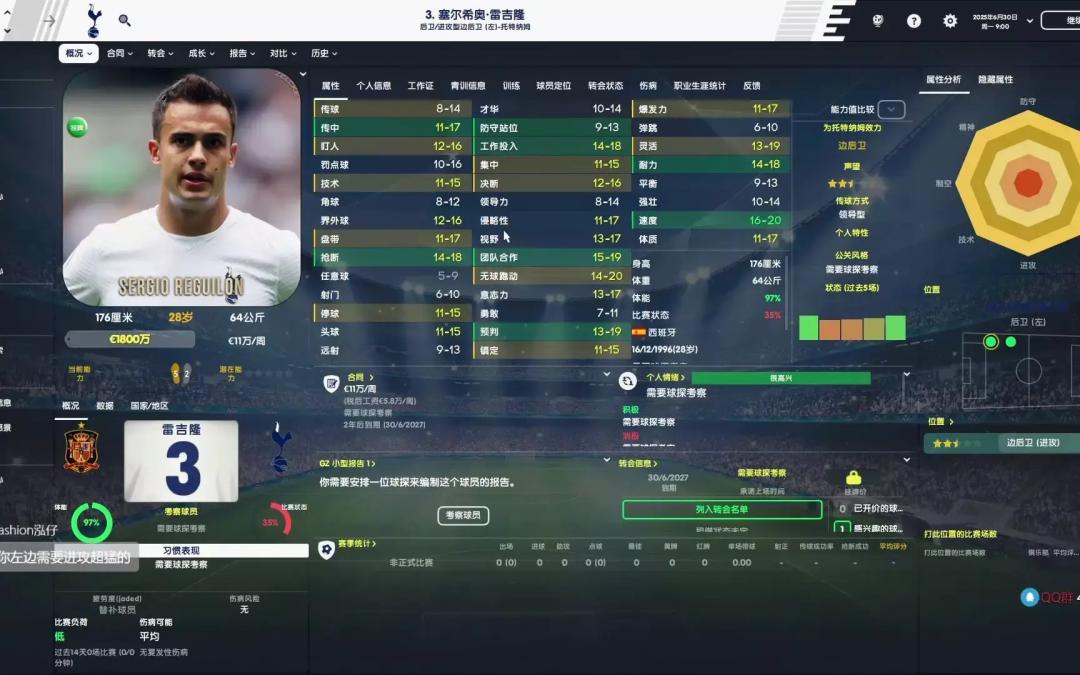The width and height of the screenshot is (1080, 675).
Task: Switch to the 伤病 injuries tab
Action: tap(648, 86)
